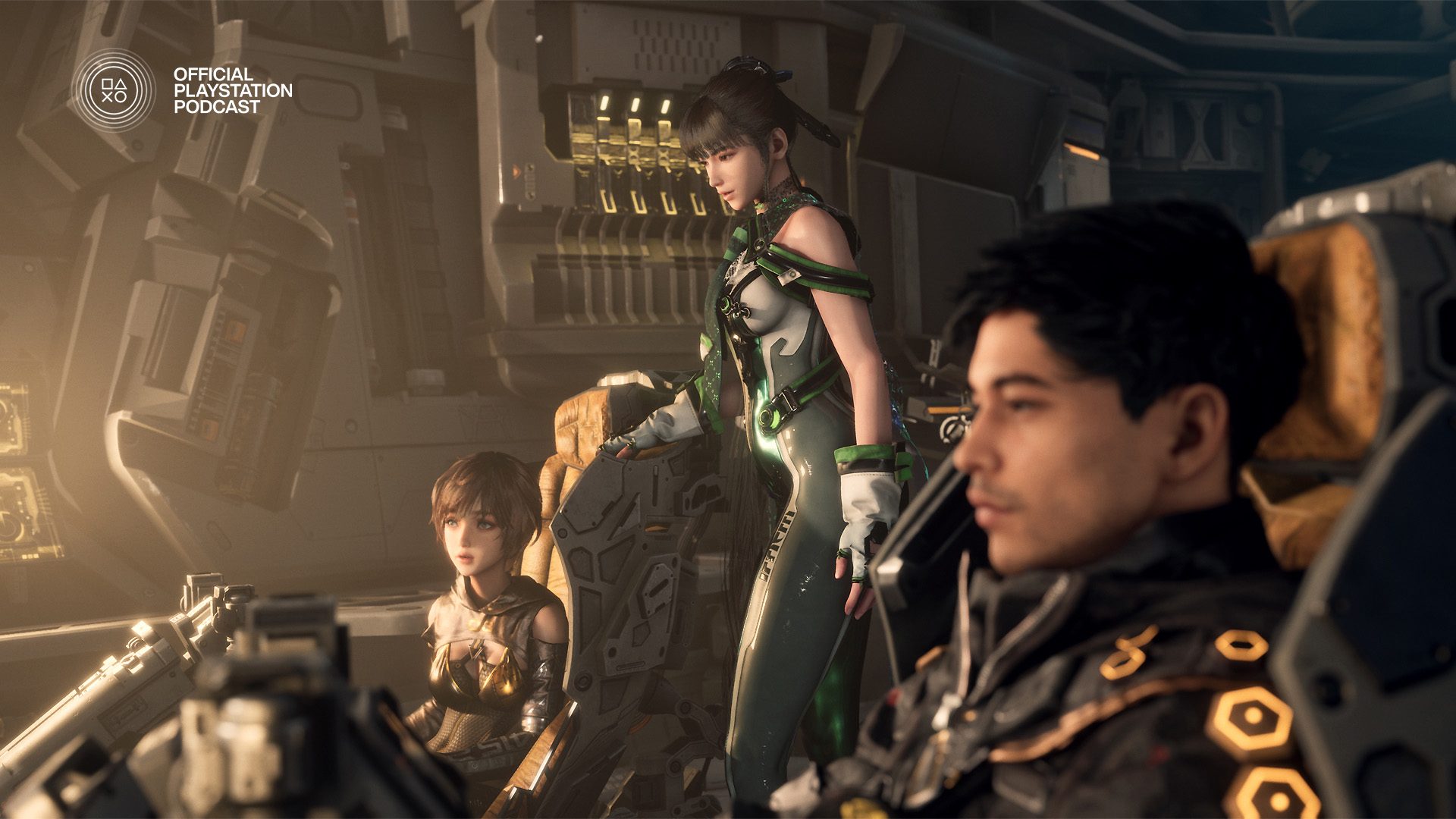Click the Official PlayStation Podcast logo
Image resolution: width=1456 pixels, height=819 pixels.
tap(114, 90)
